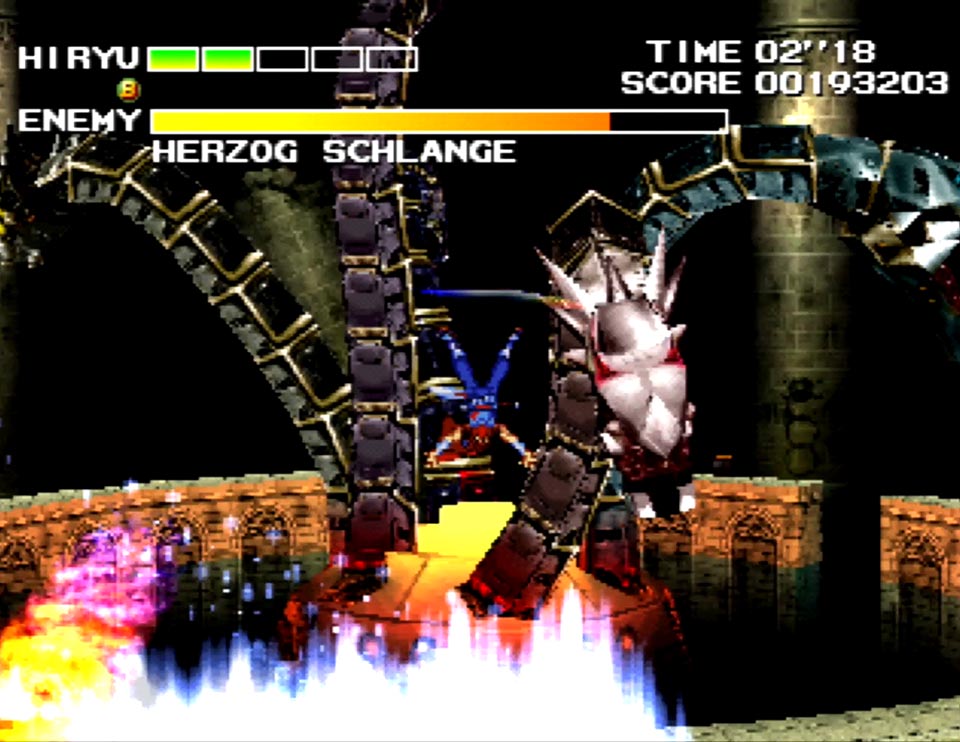This screenshot has width=960, height=742.
Task: Click the orange B boost icon
Action: (129, 90)
